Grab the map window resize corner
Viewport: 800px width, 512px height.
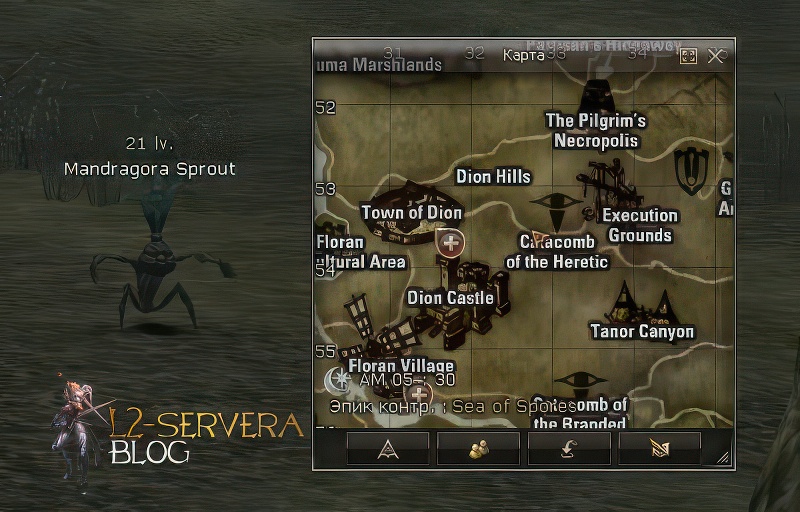click(x=724, y=458)
